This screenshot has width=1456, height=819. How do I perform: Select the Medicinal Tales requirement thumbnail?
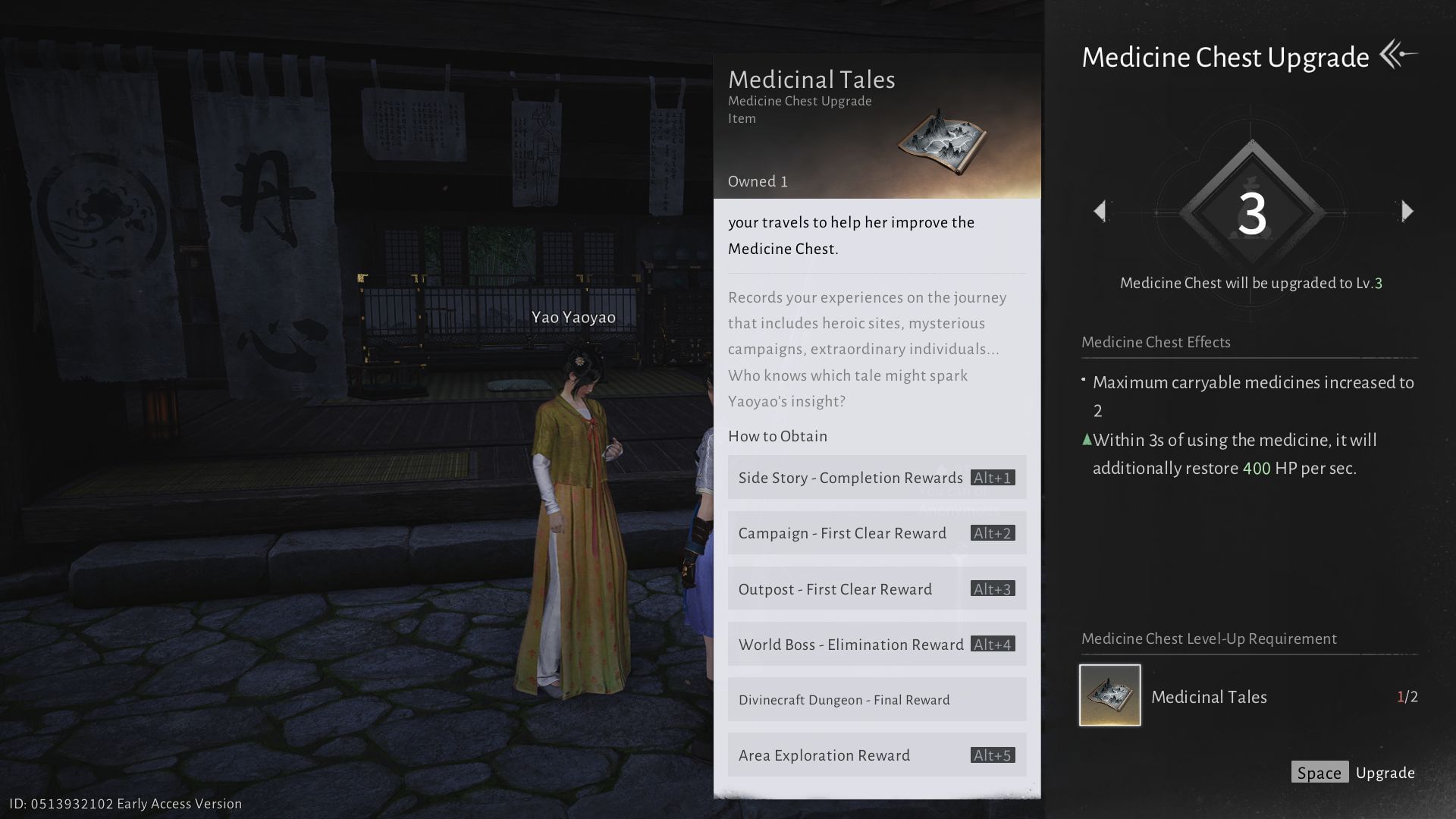coord(1109,695)
